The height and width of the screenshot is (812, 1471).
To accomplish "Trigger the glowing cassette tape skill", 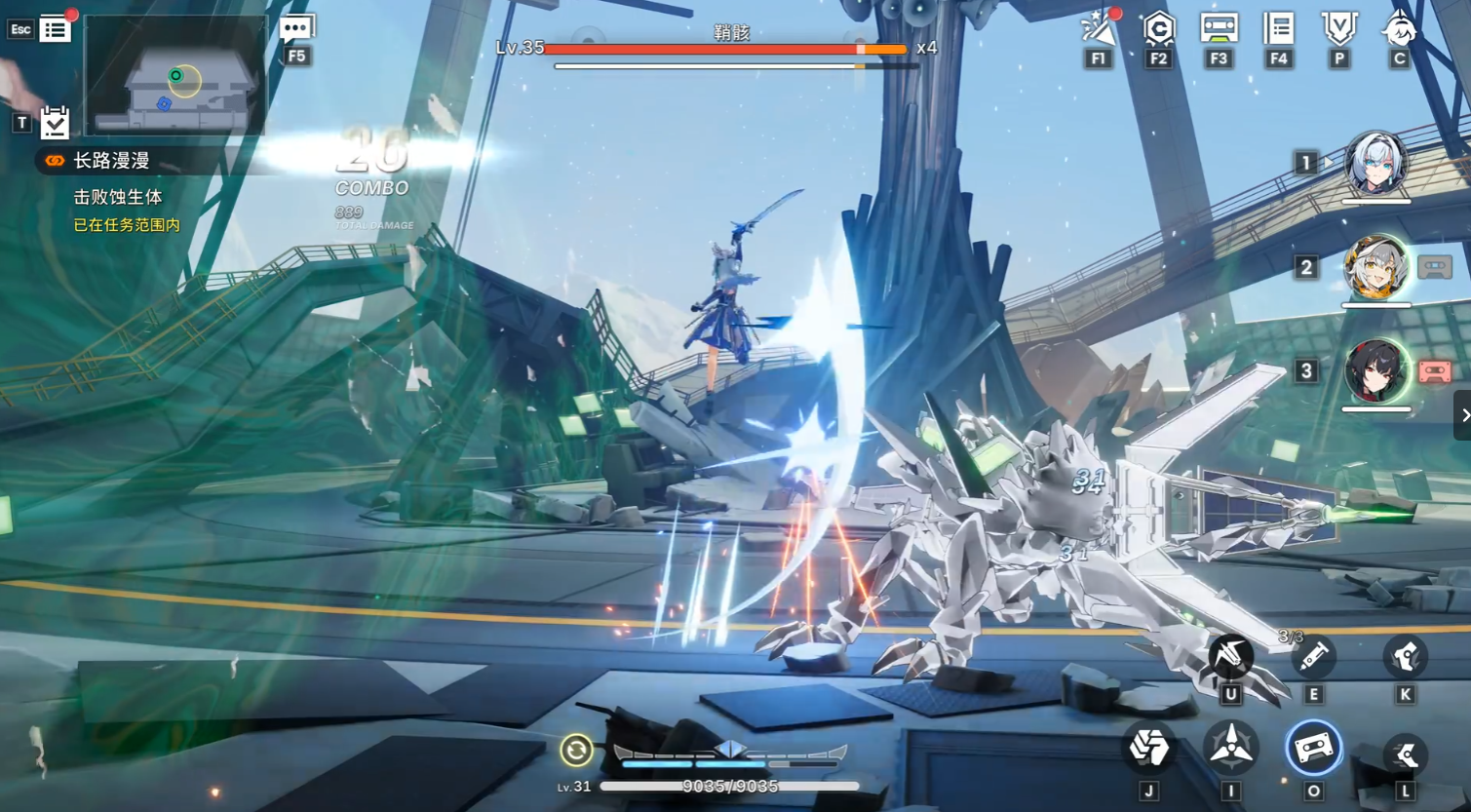I will click(x=1313, y=749).
